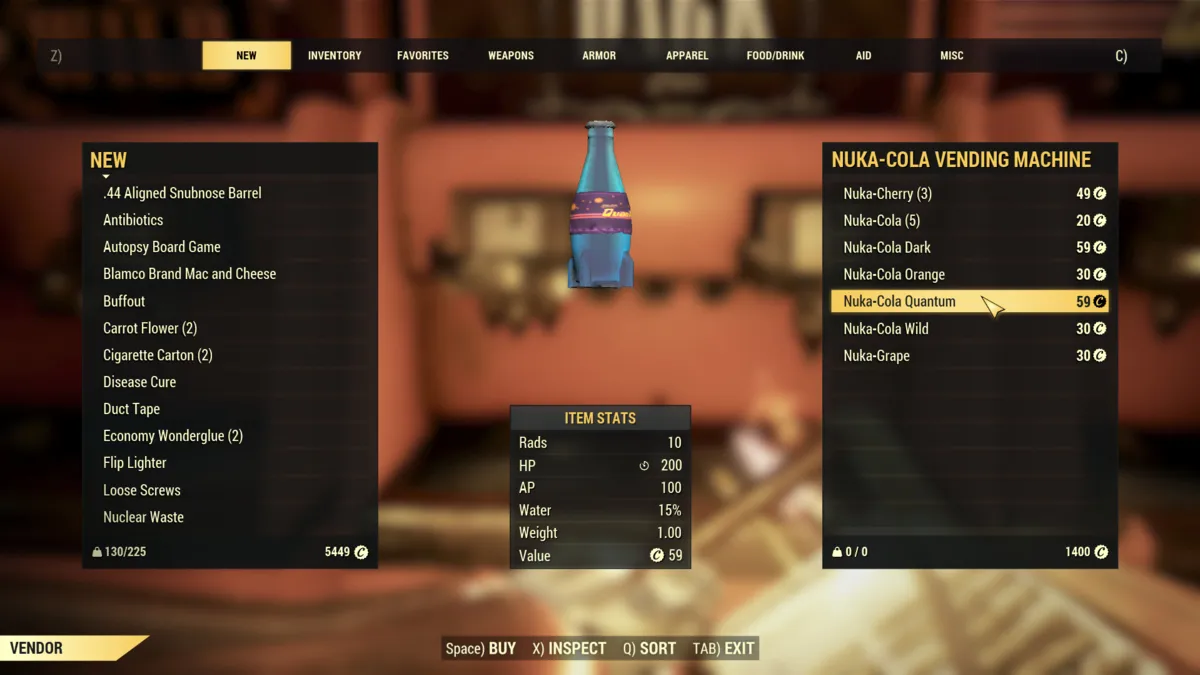This screenshot has width=1200, height=675.
Task: Switch to the Inventory tab
Action: [334, 56]
